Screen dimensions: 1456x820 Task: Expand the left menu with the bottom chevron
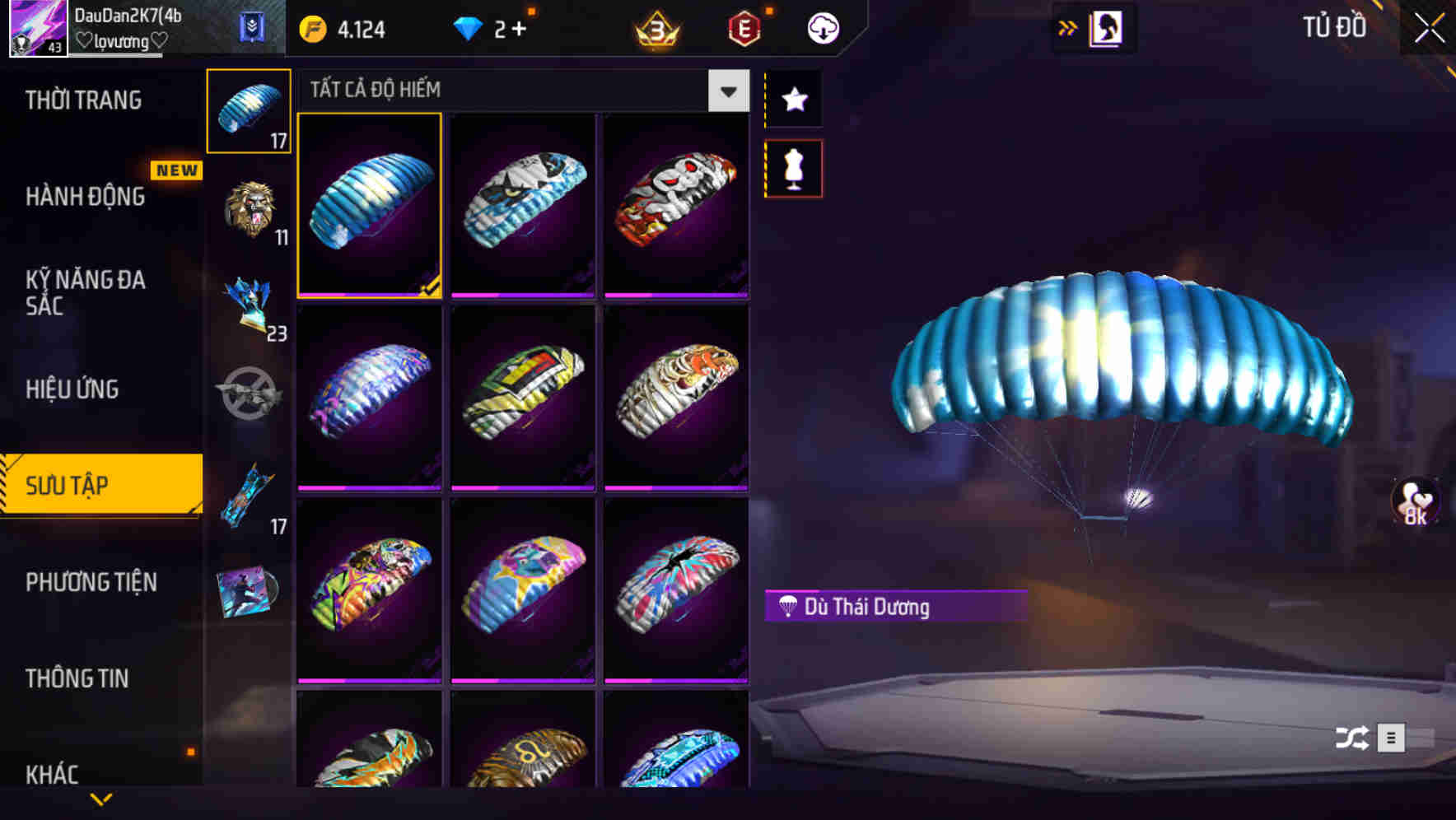[x=101, y=798]
